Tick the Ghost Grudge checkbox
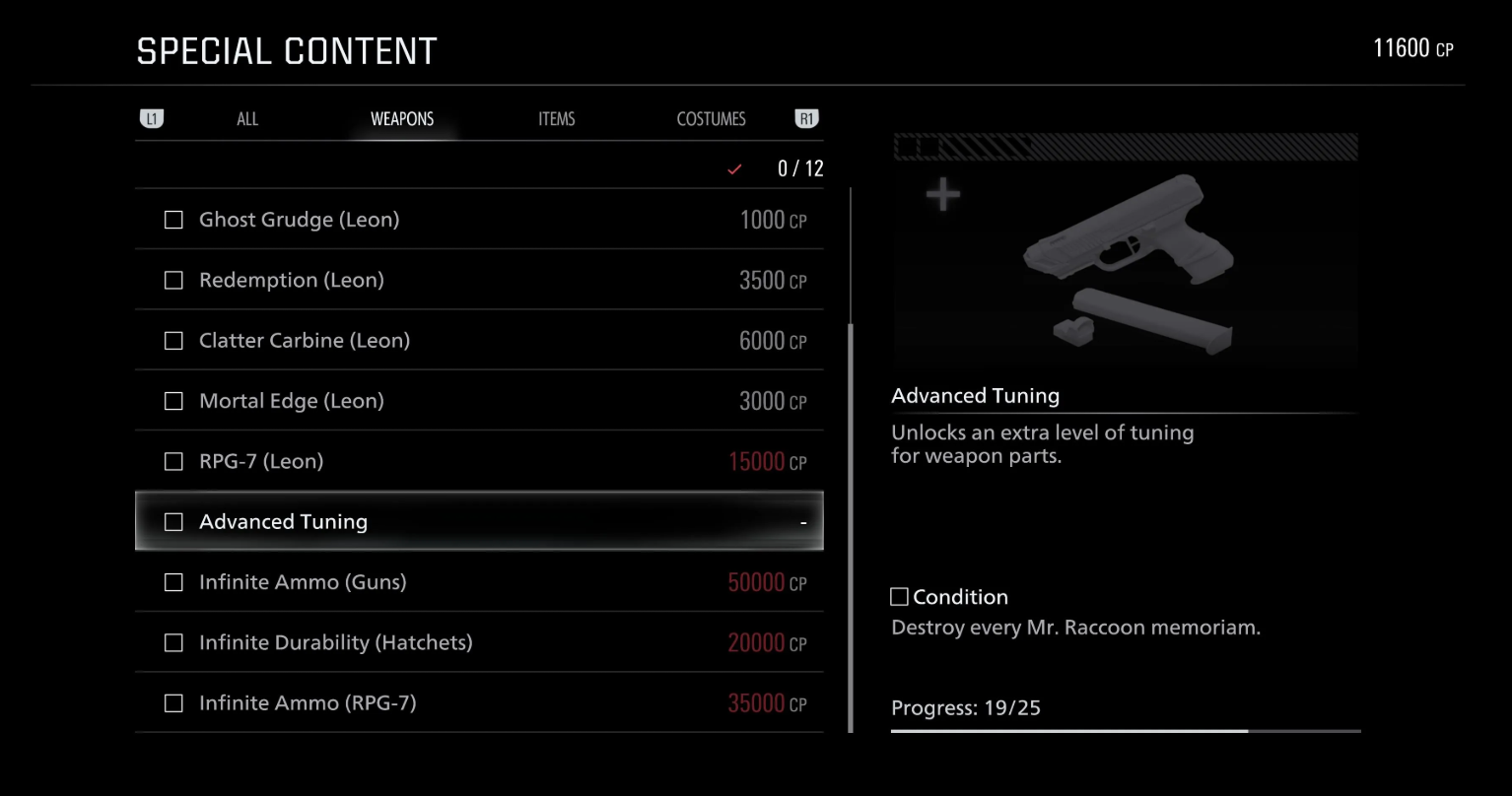Viewport: 1512px width, 796px height. pos(173,220)
